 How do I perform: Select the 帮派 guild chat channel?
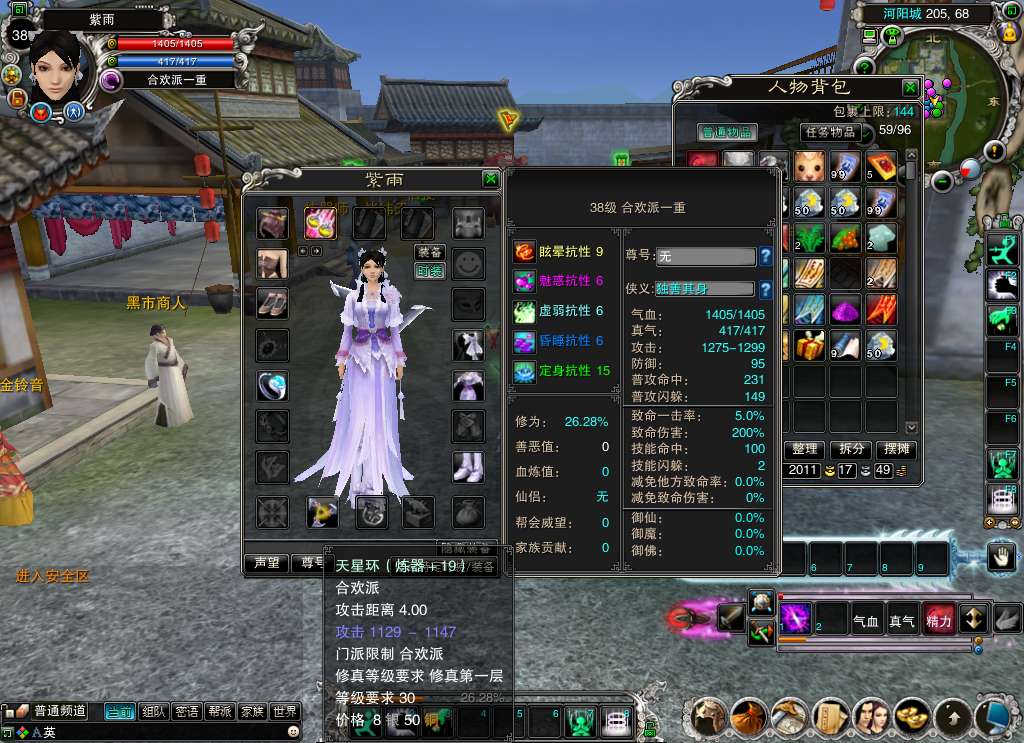coord(219,711)
